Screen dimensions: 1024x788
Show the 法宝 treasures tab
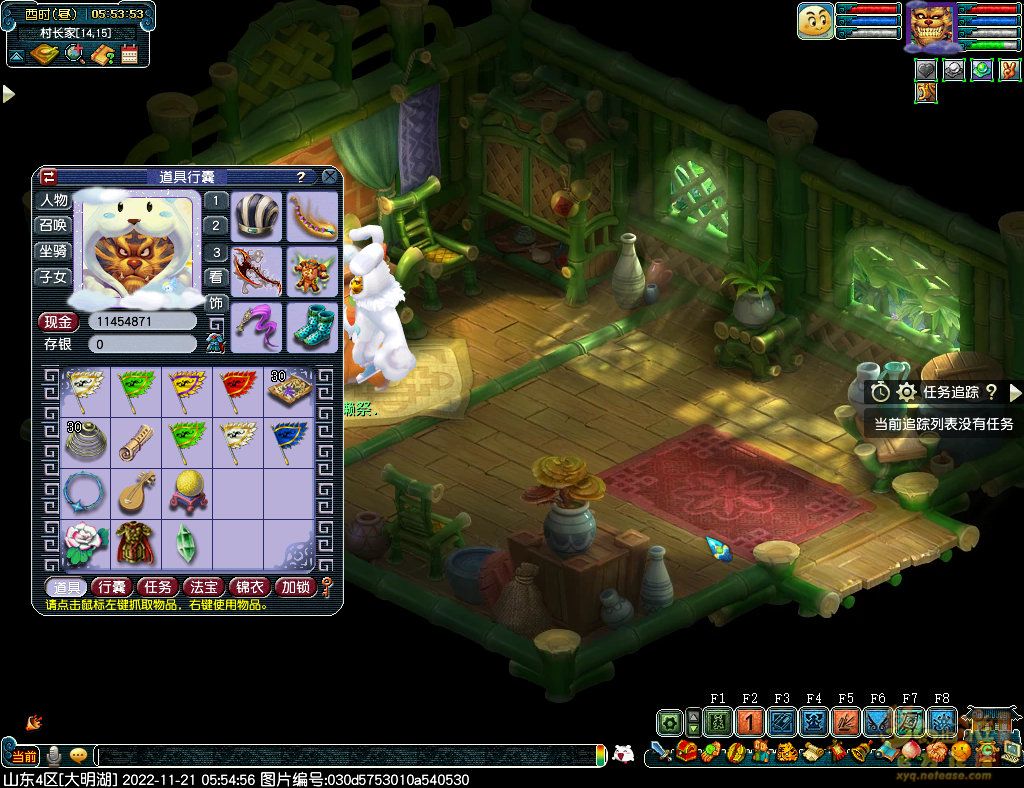click(x=204, y=587)
